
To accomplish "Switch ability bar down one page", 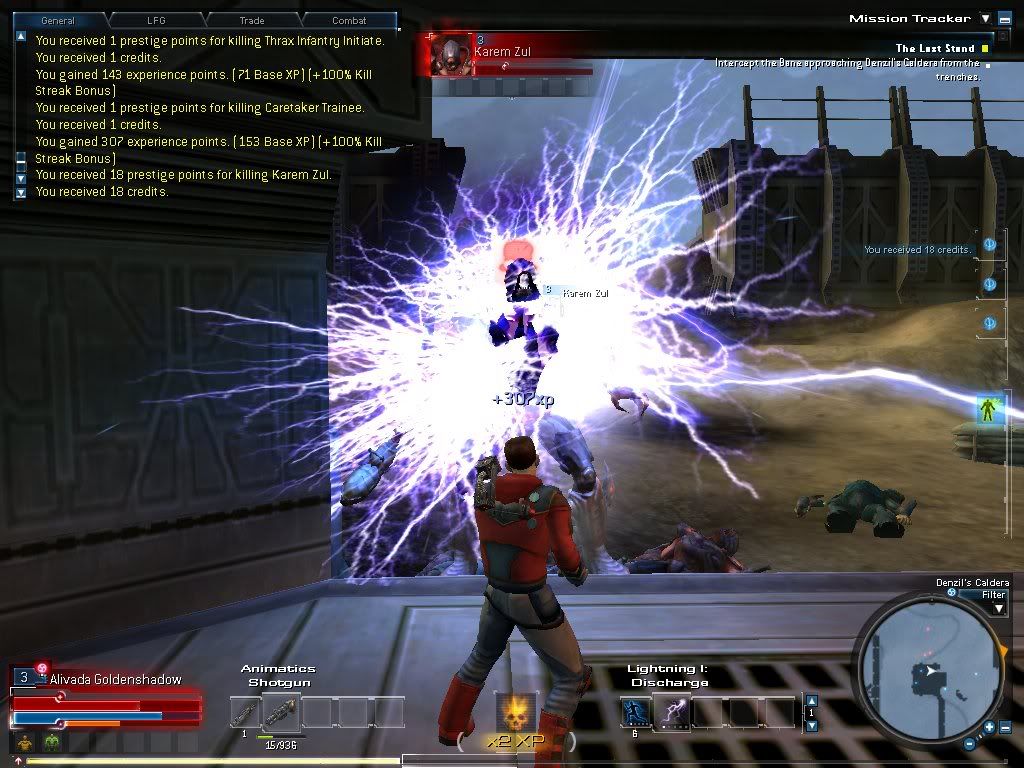I will [x=811, y=725].
